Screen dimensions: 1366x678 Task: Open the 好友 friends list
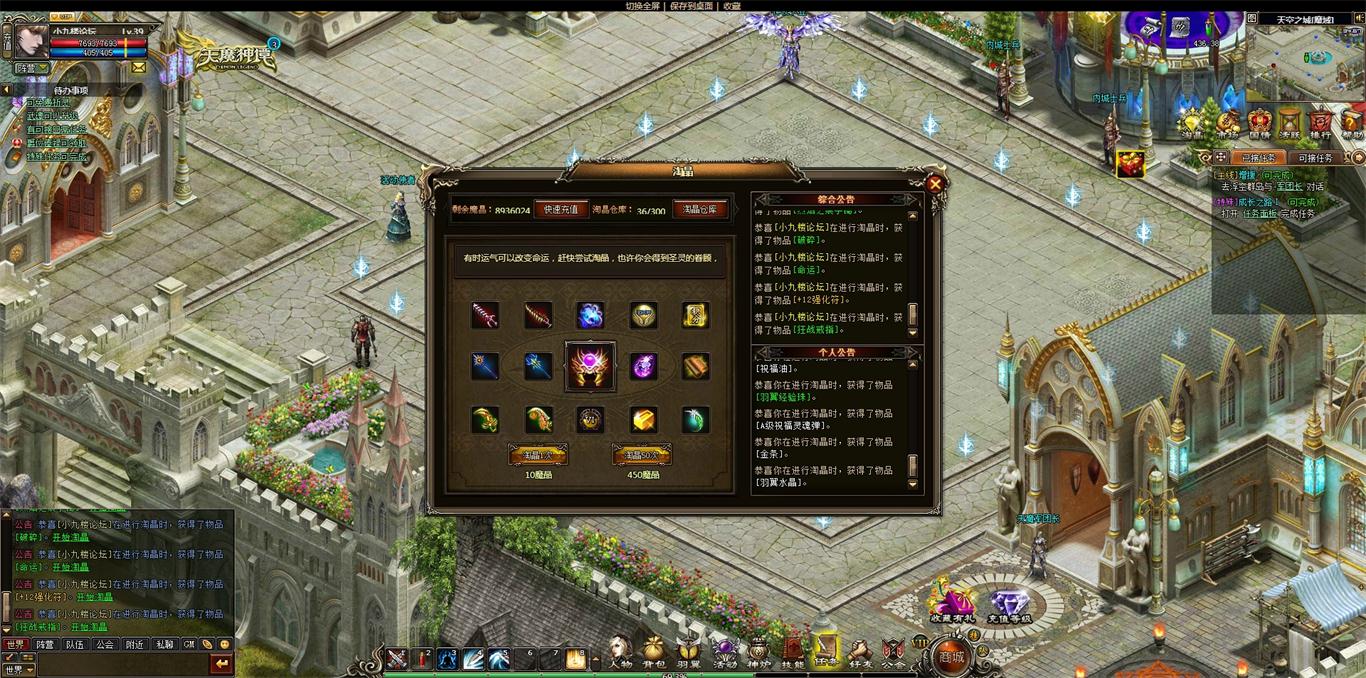[859, 653]
